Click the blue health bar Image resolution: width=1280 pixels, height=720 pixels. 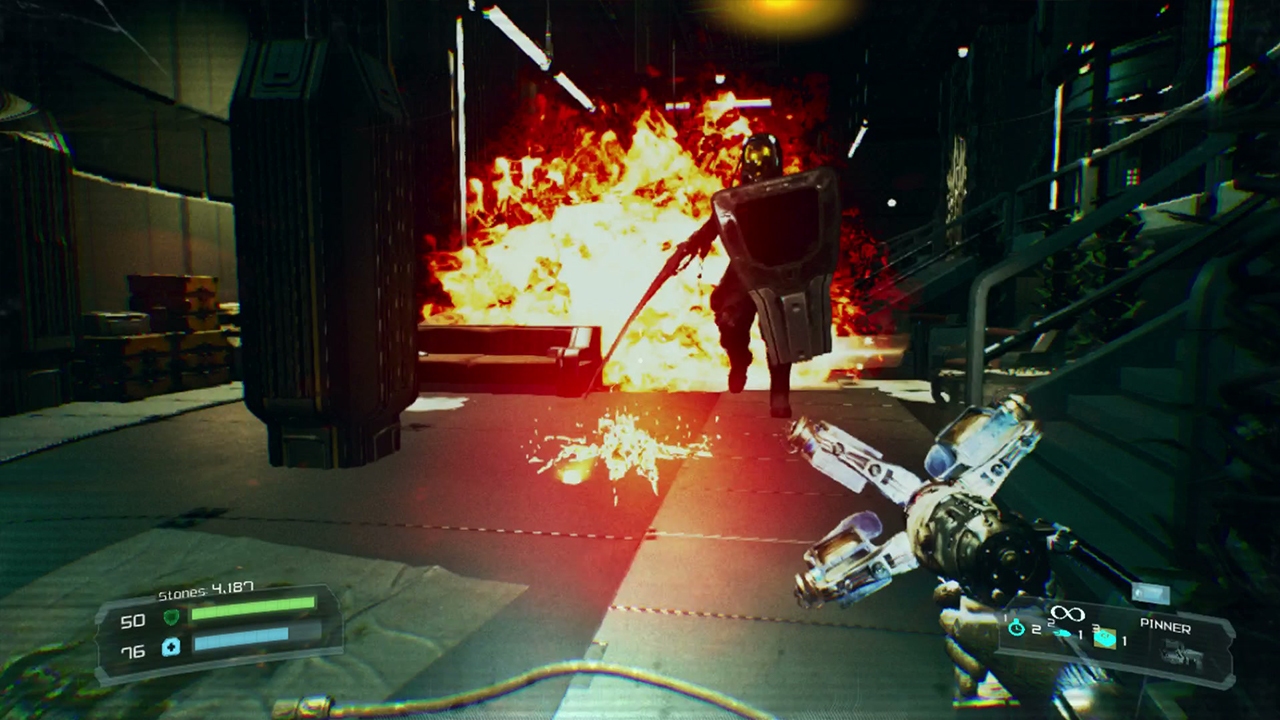(240, 641)
